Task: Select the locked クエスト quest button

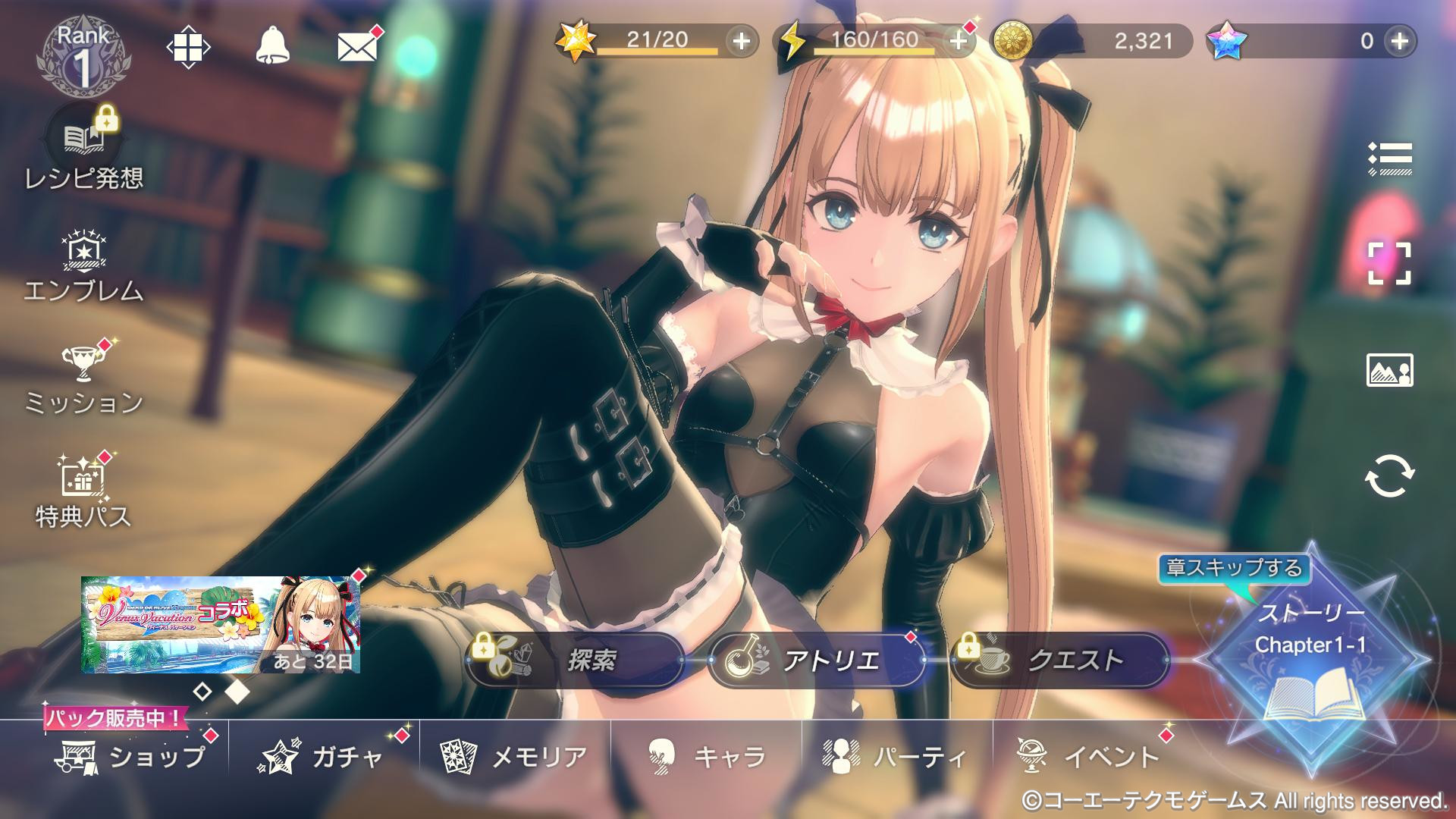Action: click(x=1060, y=661)
